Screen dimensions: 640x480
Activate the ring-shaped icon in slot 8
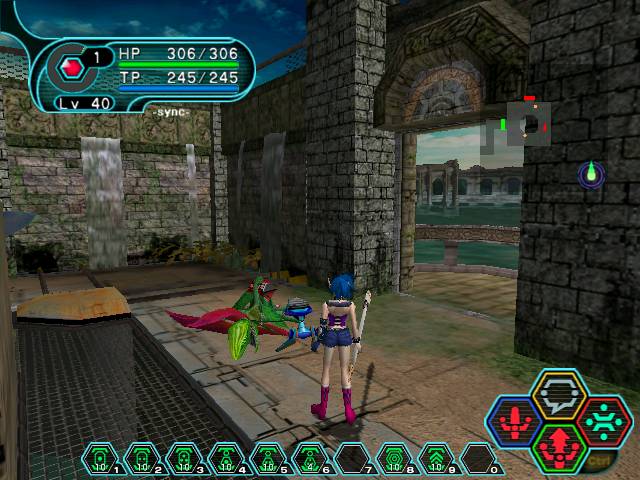[394, 459]
